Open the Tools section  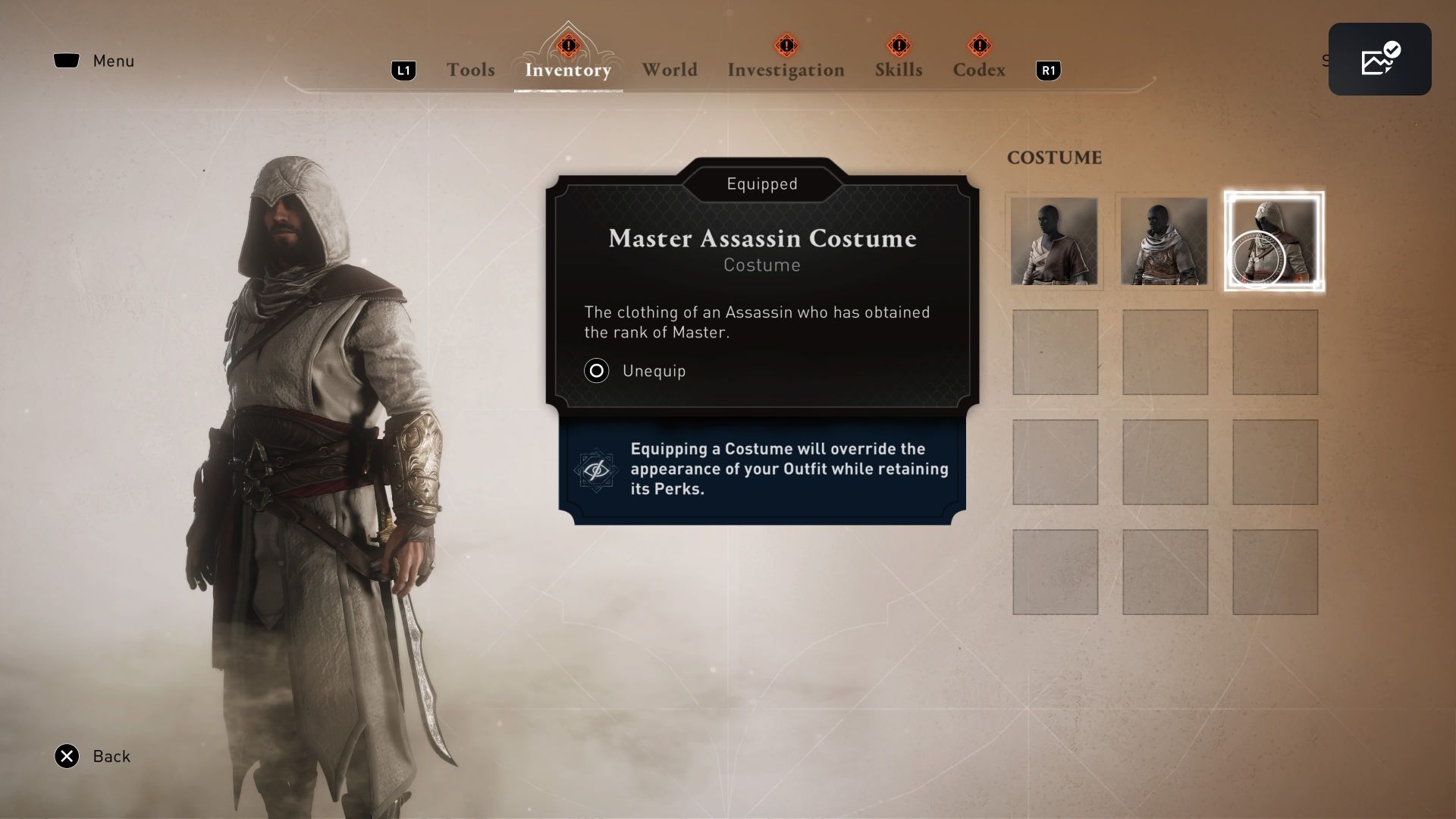470,70
